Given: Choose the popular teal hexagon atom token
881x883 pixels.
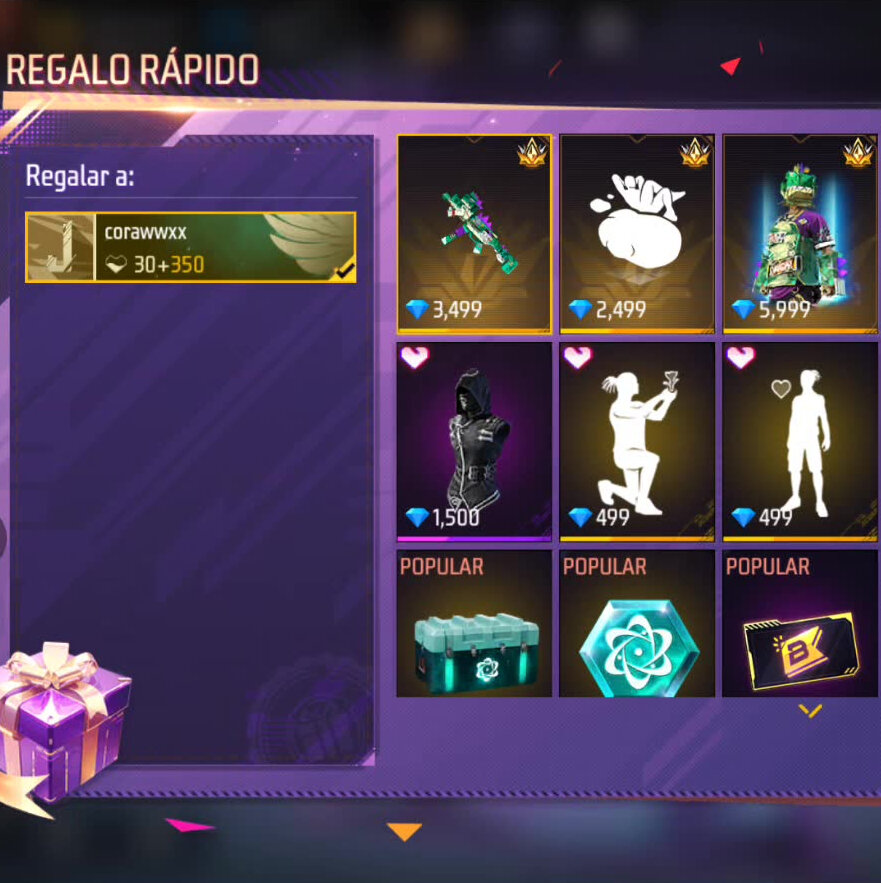Looking at the screenshot, I should pos(637,625).
